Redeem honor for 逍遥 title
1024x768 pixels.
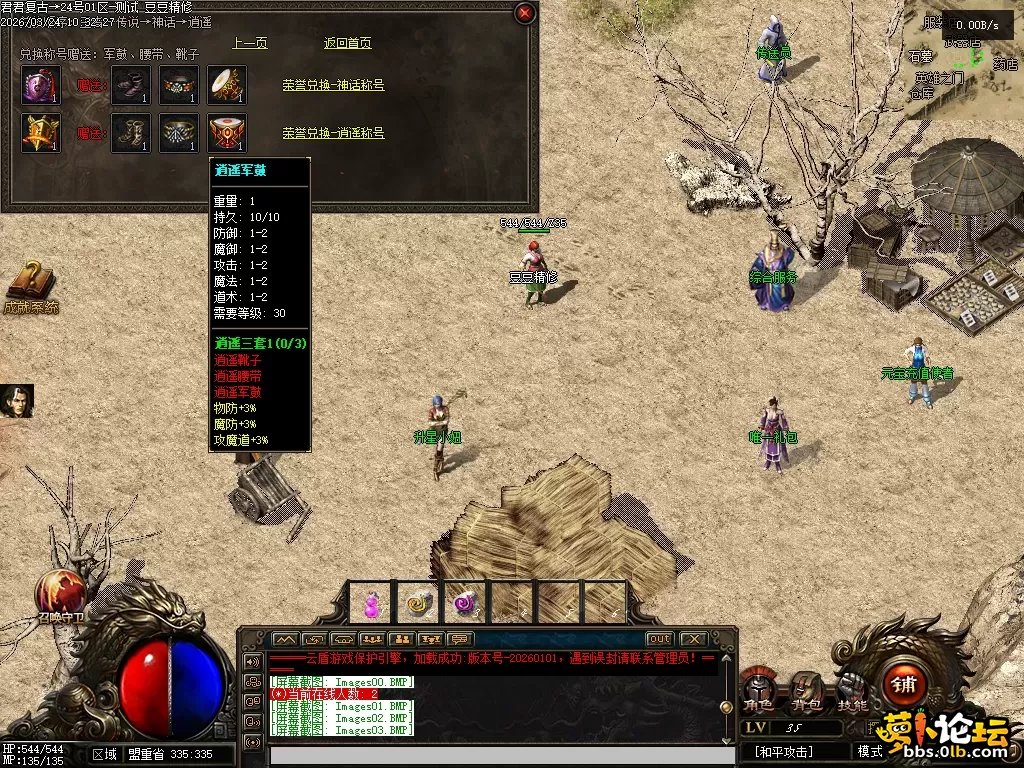(x=333, y=133)
